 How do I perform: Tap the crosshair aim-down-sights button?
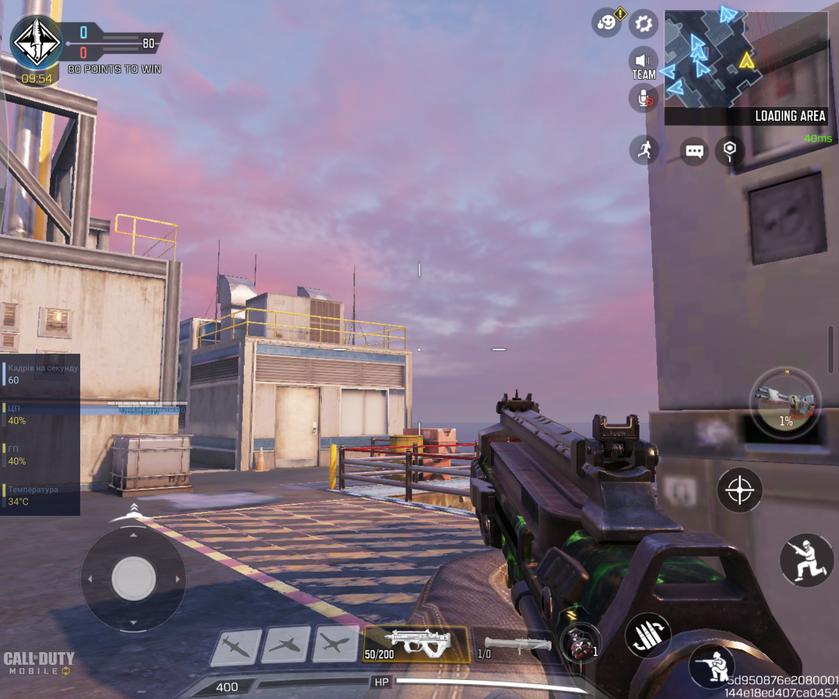click(740, 490)
